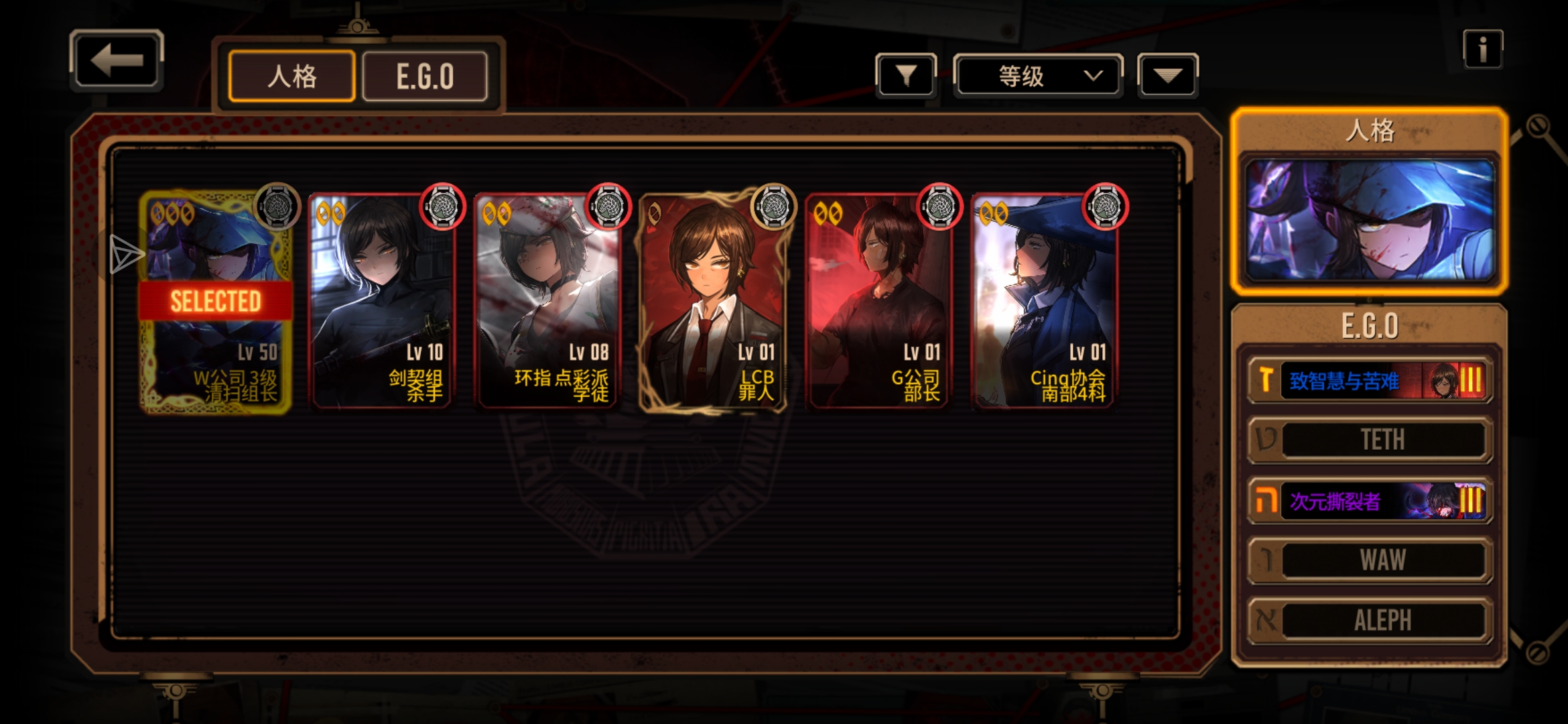Screen dimensions: 1568x724
Task: Click the equipped identity portrait panel
Action: point(1370,219)
